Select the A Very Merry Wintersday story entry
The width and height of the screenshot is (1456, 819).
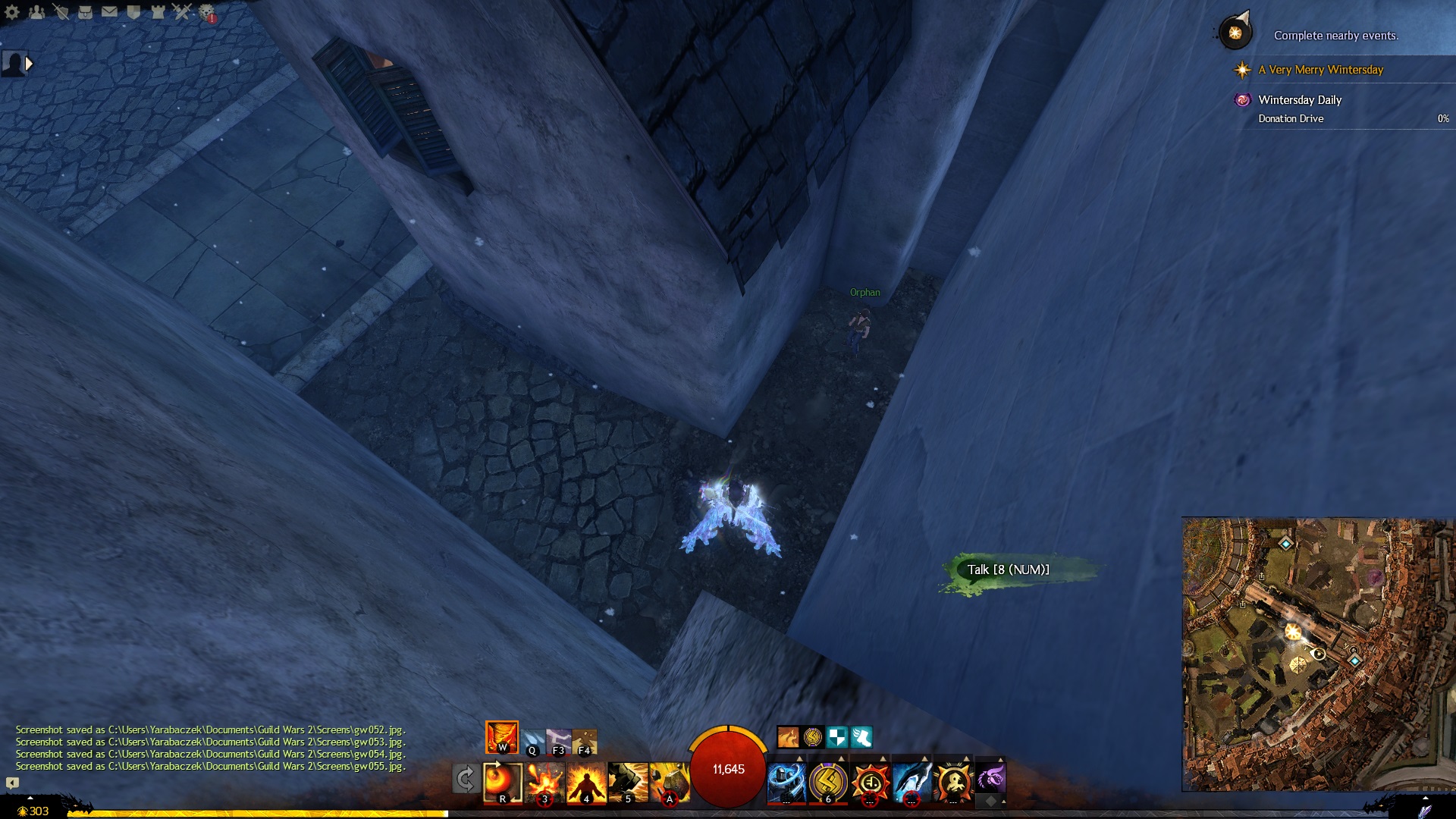1320,70
